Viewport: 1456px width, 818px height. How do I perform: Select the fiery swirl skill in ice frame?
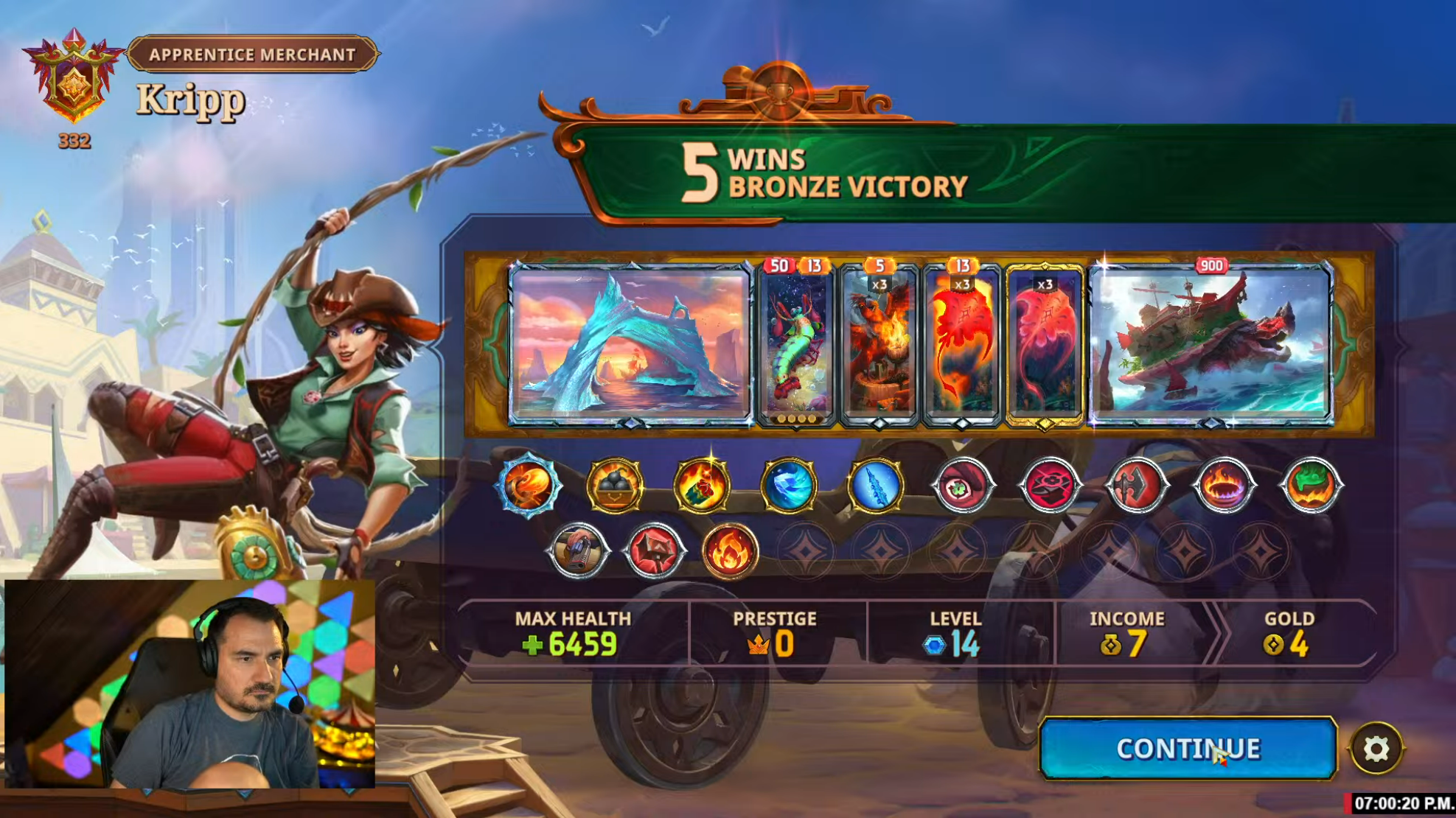527,486
